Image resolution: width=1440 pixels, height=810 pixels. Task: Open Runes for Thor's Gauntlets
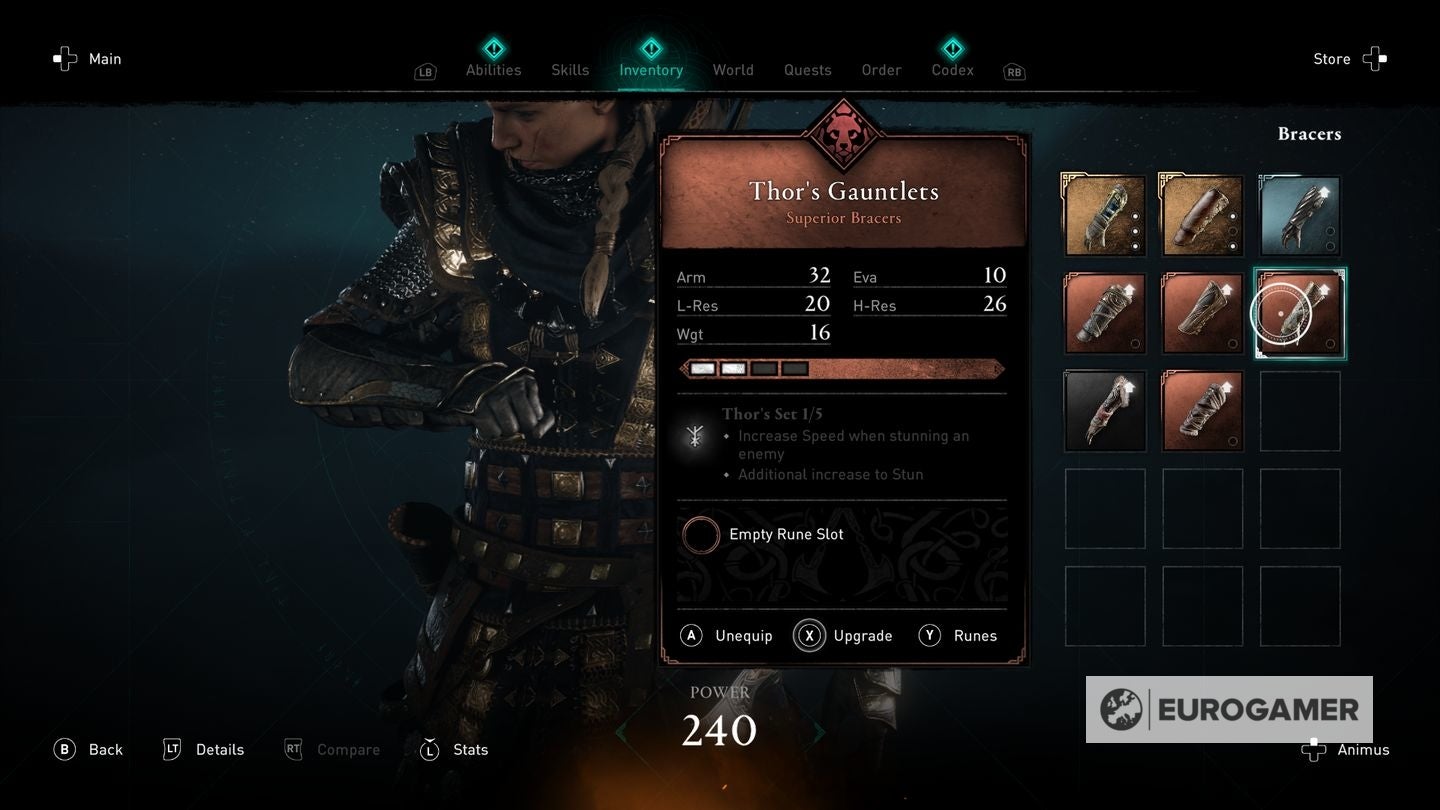958,636
